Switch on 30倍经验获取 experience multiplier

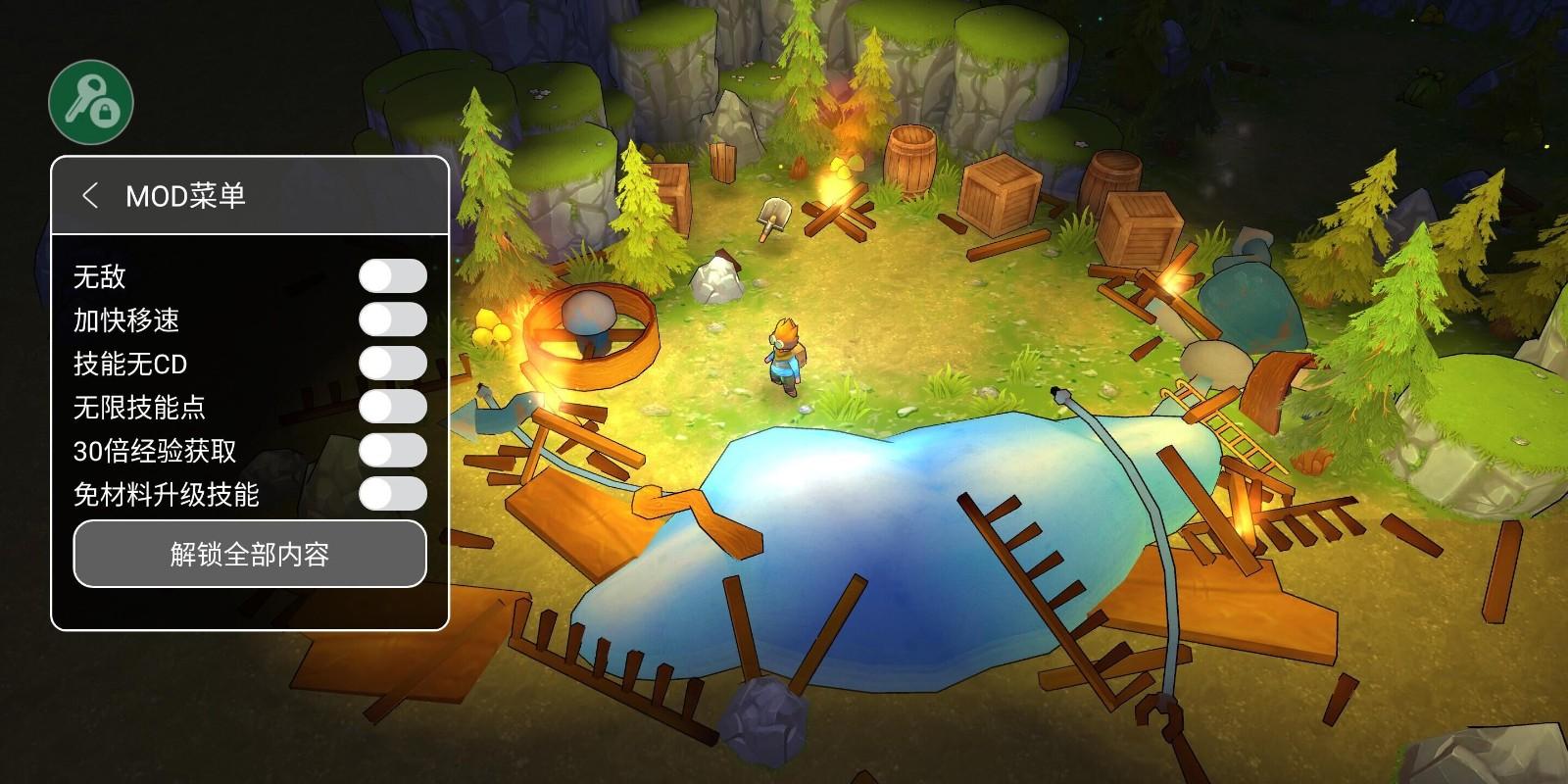[x=392, y=451]
